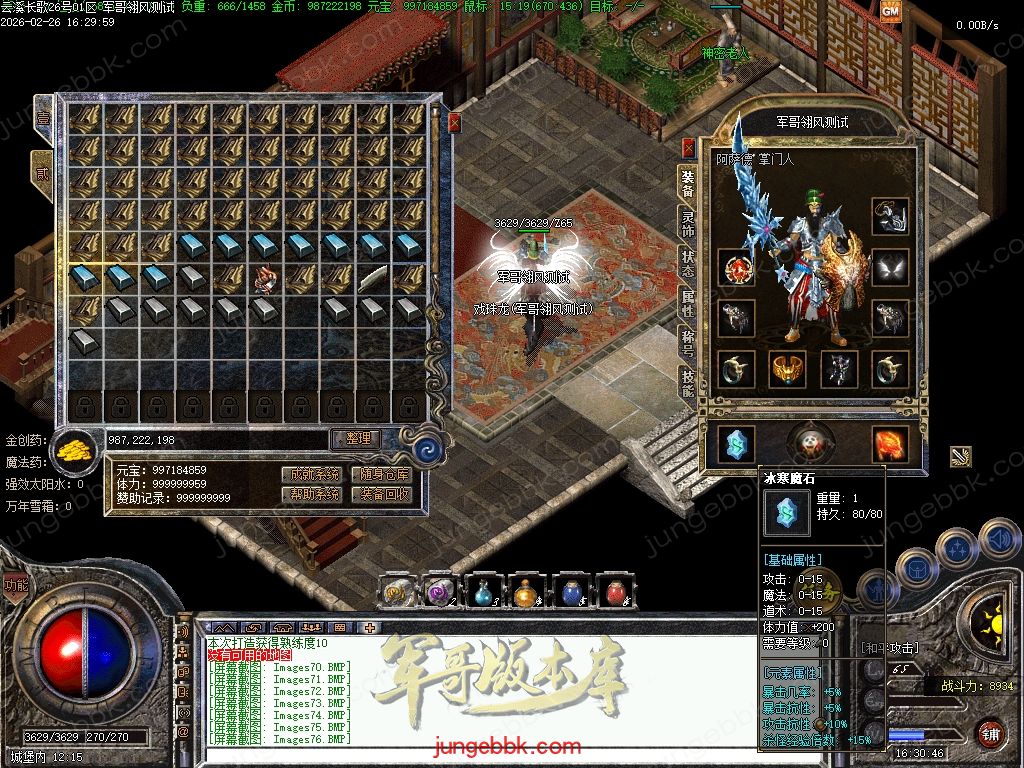Viewport: 1024px width, 768px height.
Task: Close the inventory bag window
Action: point(454,123)
